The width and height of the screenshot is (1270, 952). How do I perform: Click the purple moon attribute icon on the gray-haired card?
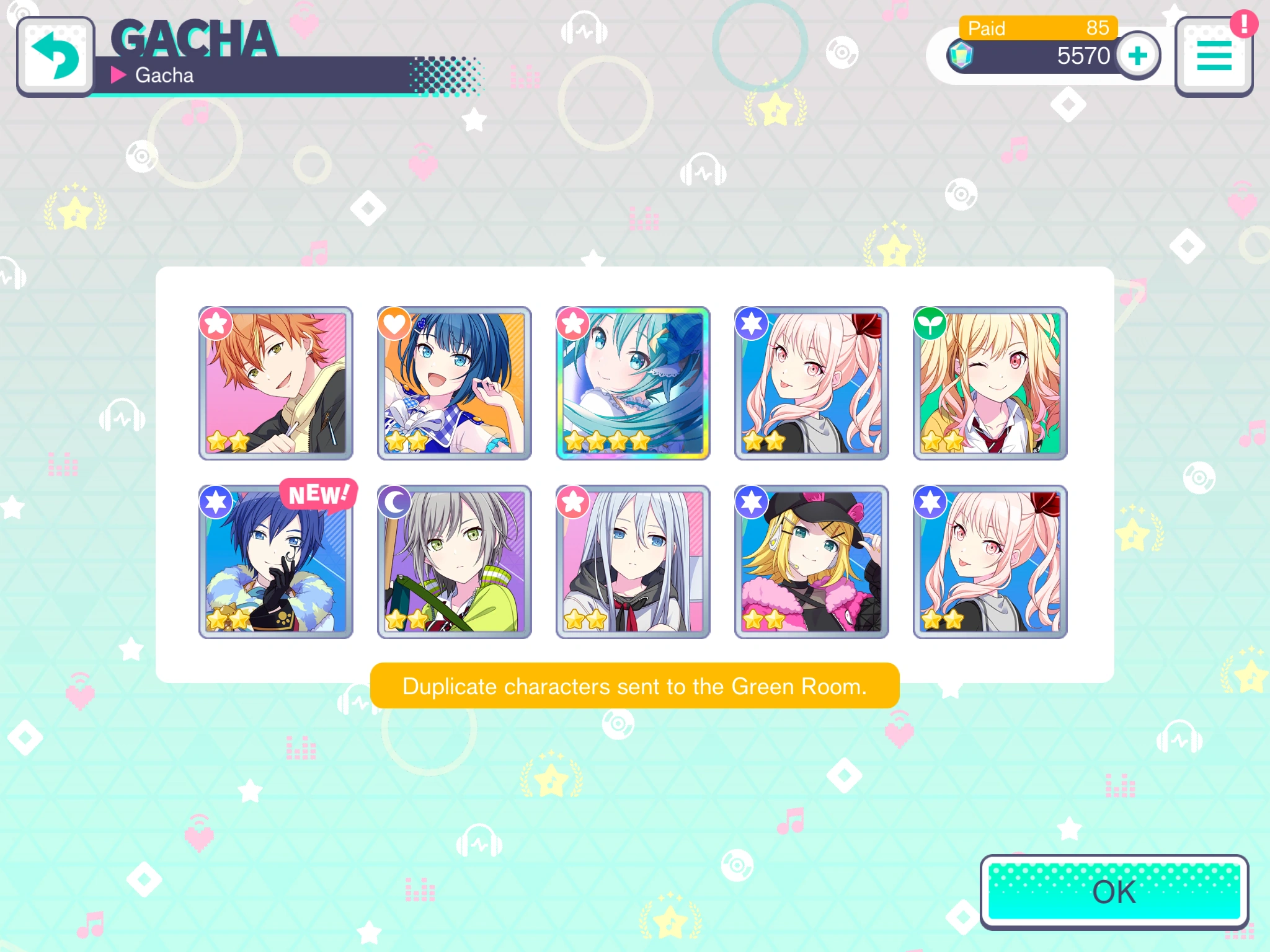395,501
